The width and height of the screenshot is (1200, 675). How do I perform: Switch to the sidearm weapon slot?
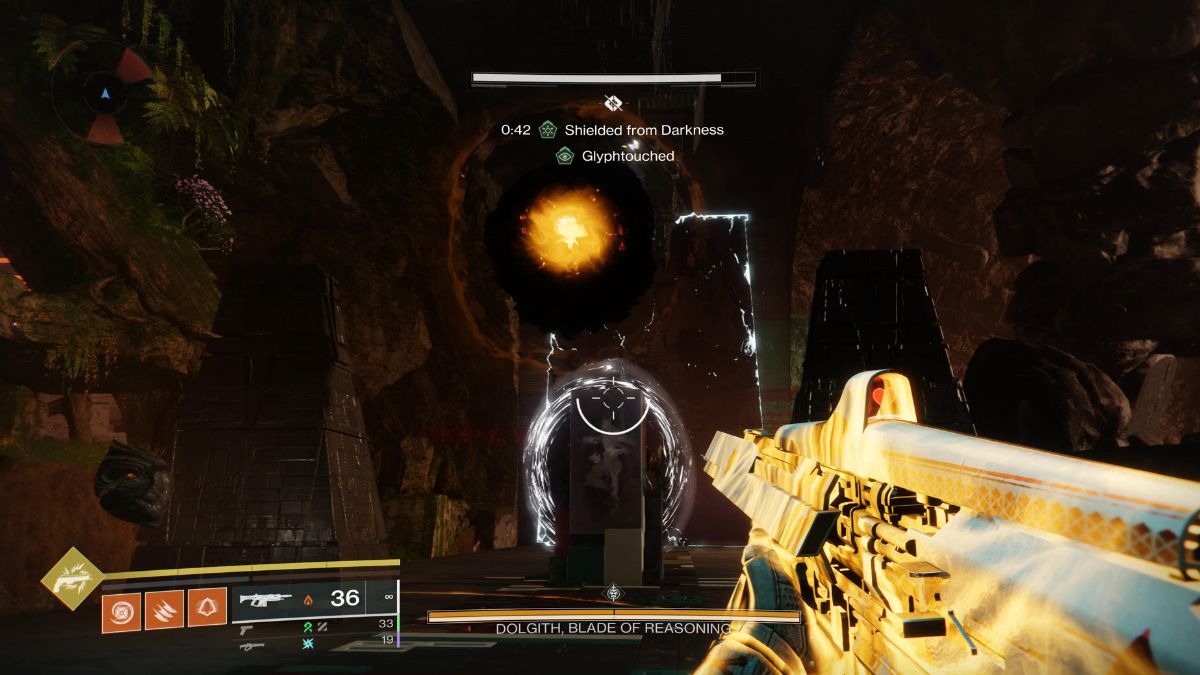245,630
